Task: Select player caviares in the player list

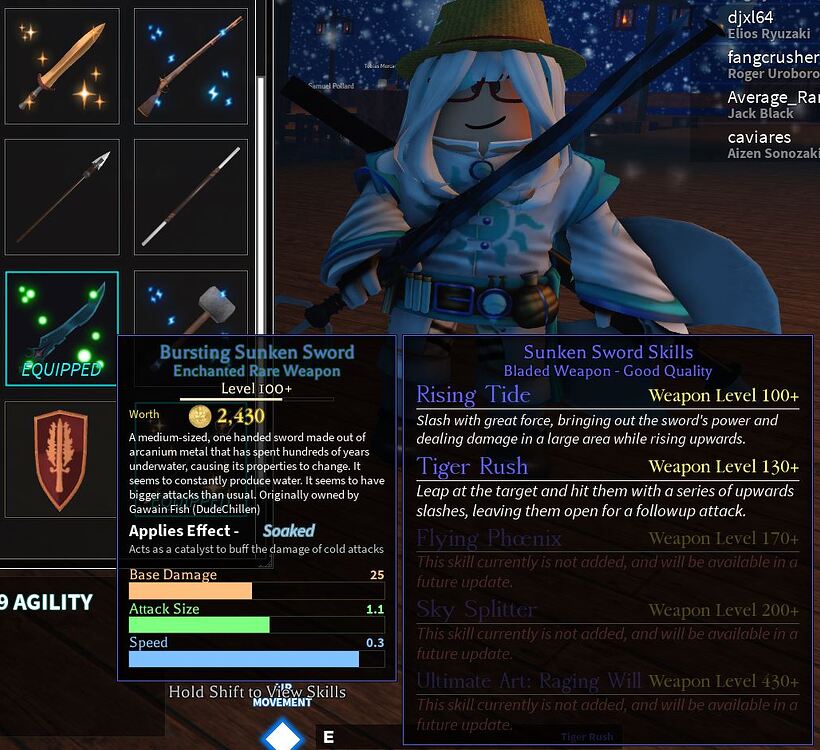Action: tap(760, 137)
